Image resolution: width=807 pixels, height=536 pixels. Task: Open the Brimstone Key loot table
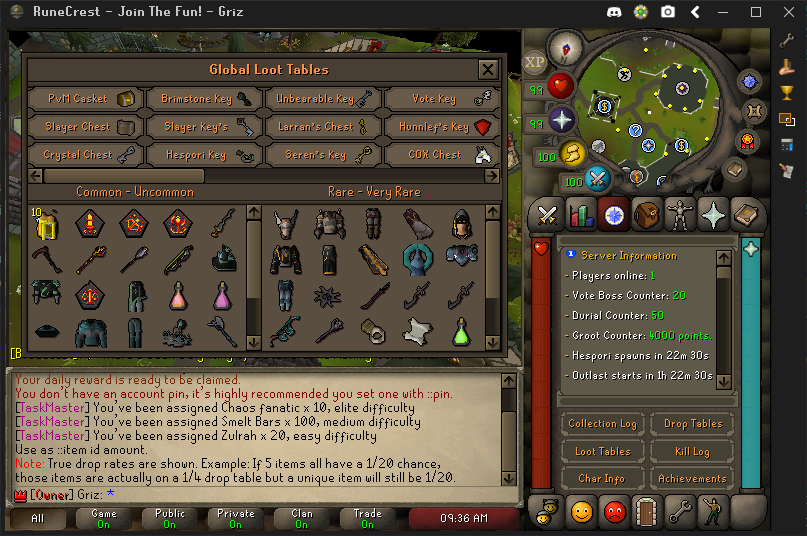coord(204,99)
